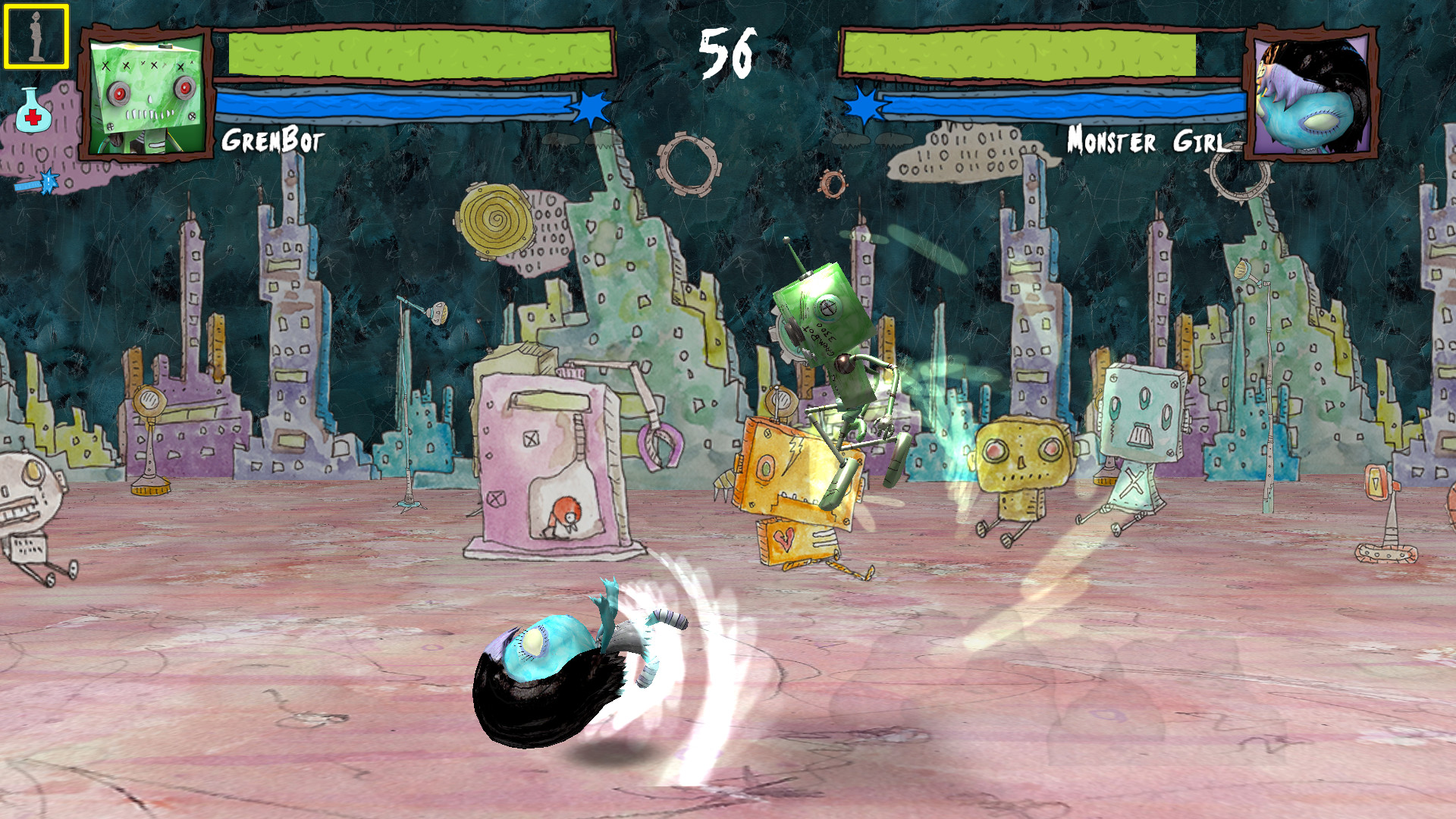Click the health potion flask icon

tap(34, 110)
